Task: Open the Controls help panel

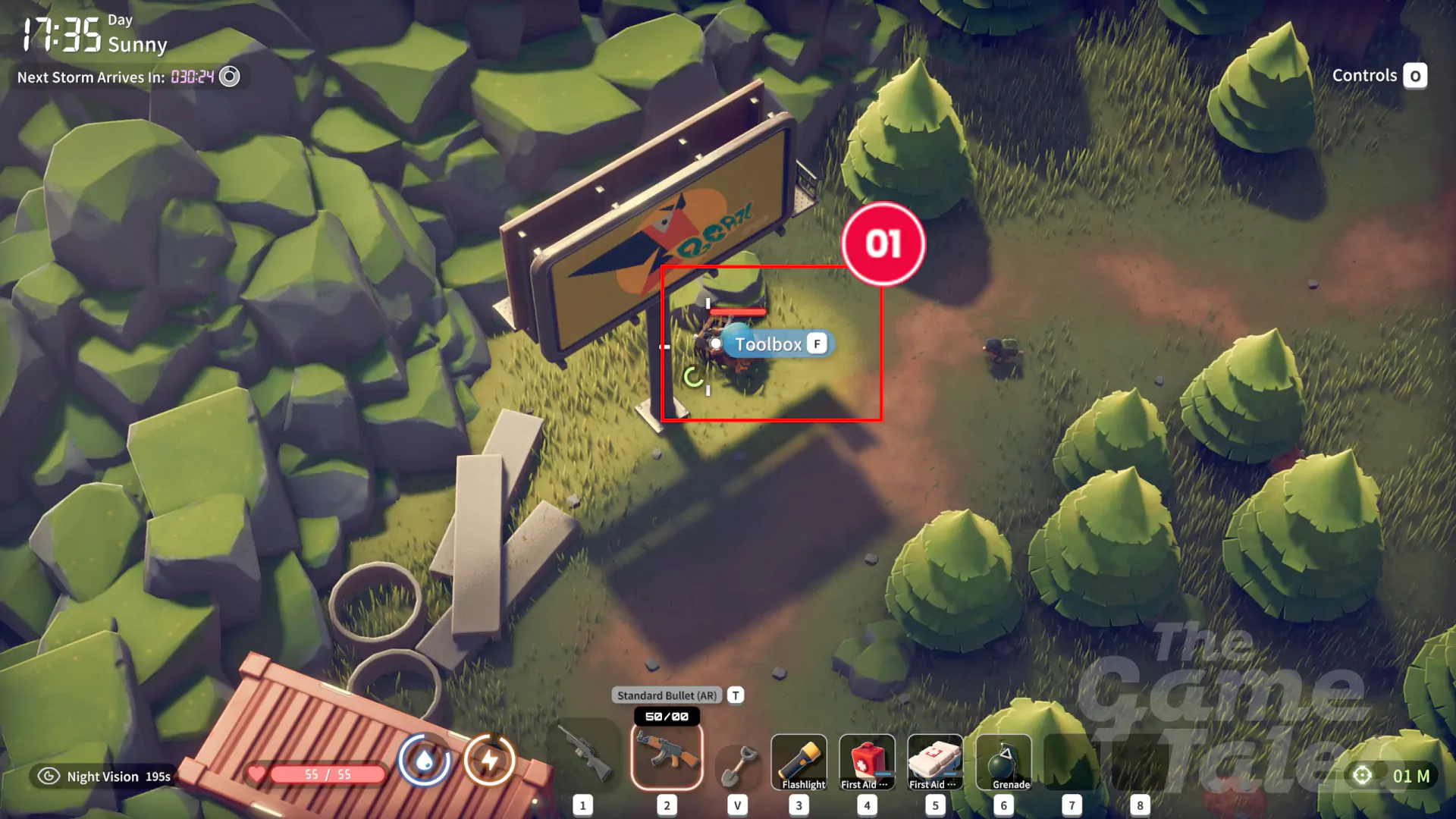Action: coord(1379,76)
